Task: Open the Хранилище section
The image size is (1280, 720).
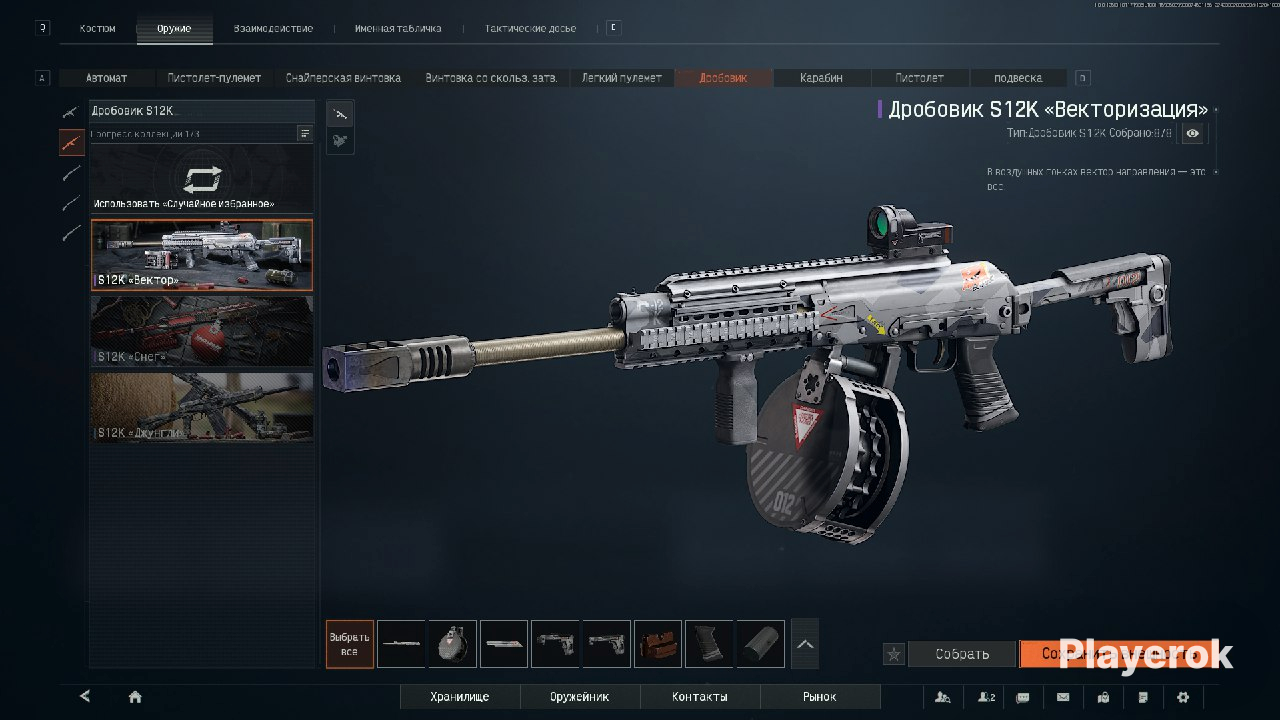Action: [460, 697]
